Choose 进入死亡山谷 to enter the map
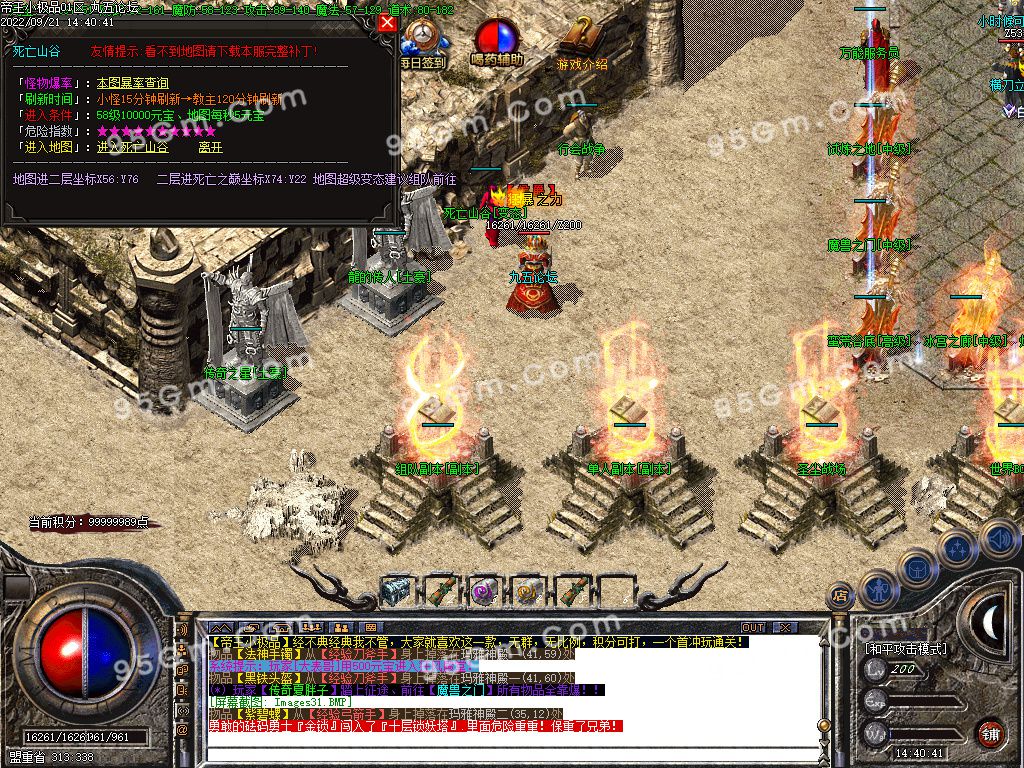Viewport: 1024px width, 768px height. tap(133, 147)
